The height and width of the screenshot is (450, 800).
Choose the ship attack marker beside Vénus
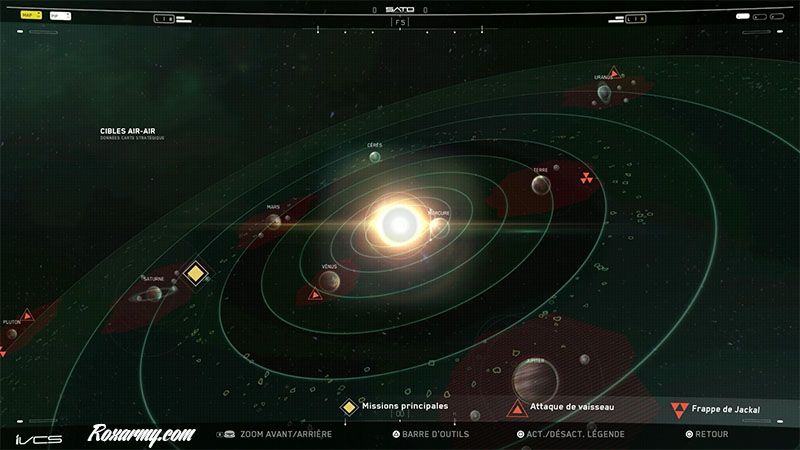[x=316, y=294]
